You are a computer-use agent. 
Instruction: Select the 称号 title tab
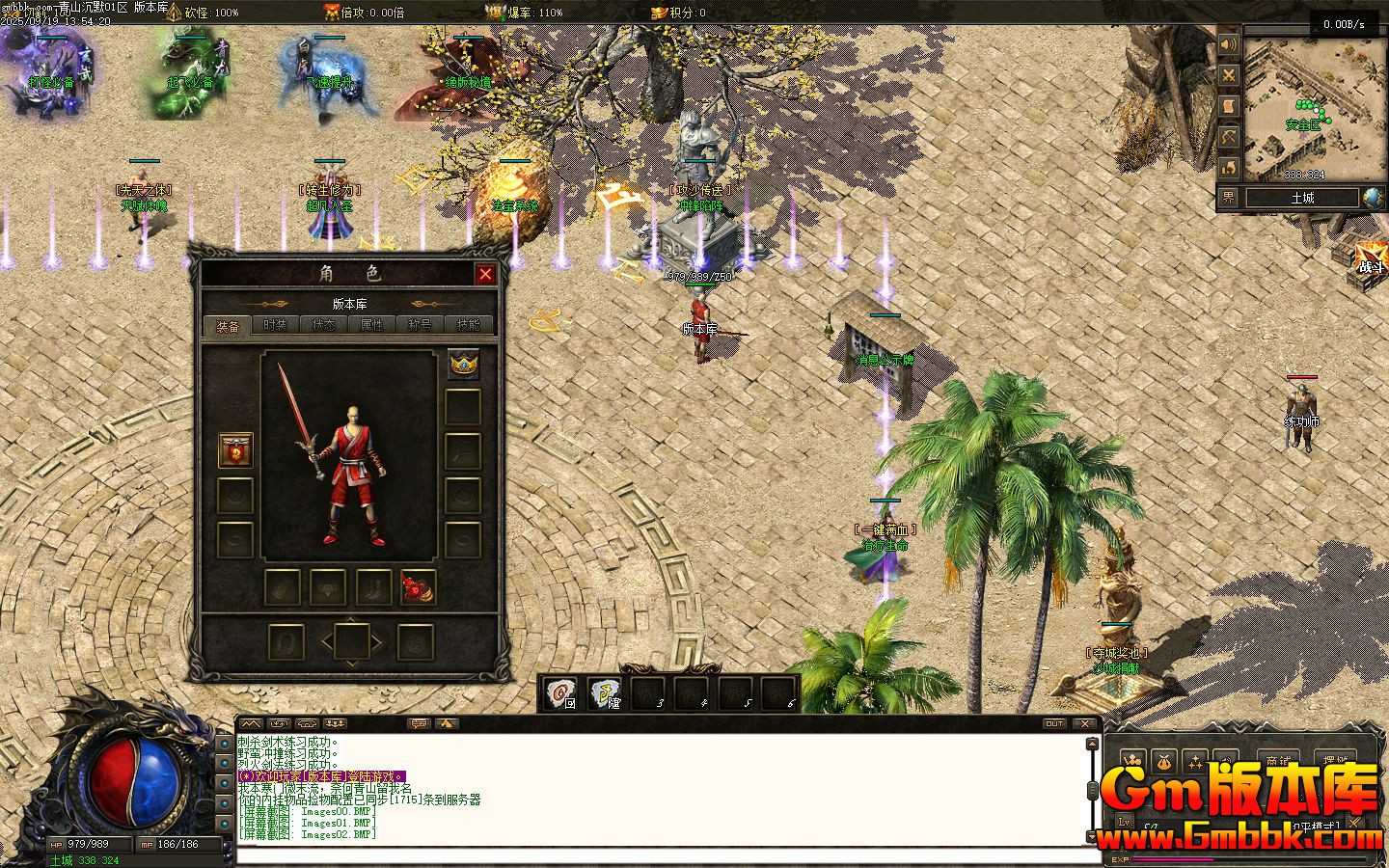(x=421, y=326)
